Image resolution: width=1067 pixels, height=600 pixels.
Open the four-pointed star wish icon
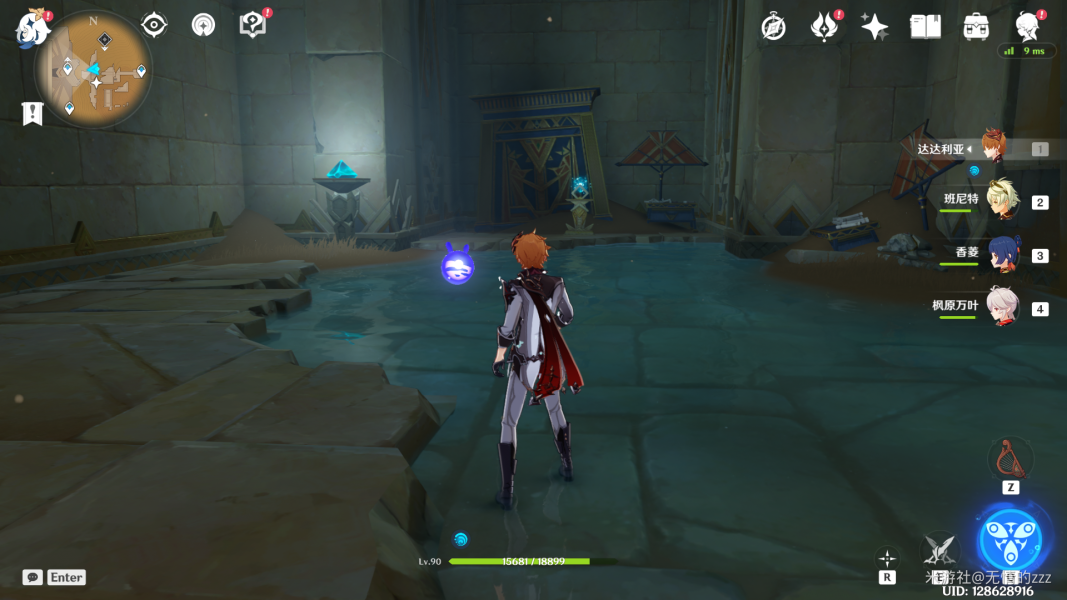coord(875,27)
